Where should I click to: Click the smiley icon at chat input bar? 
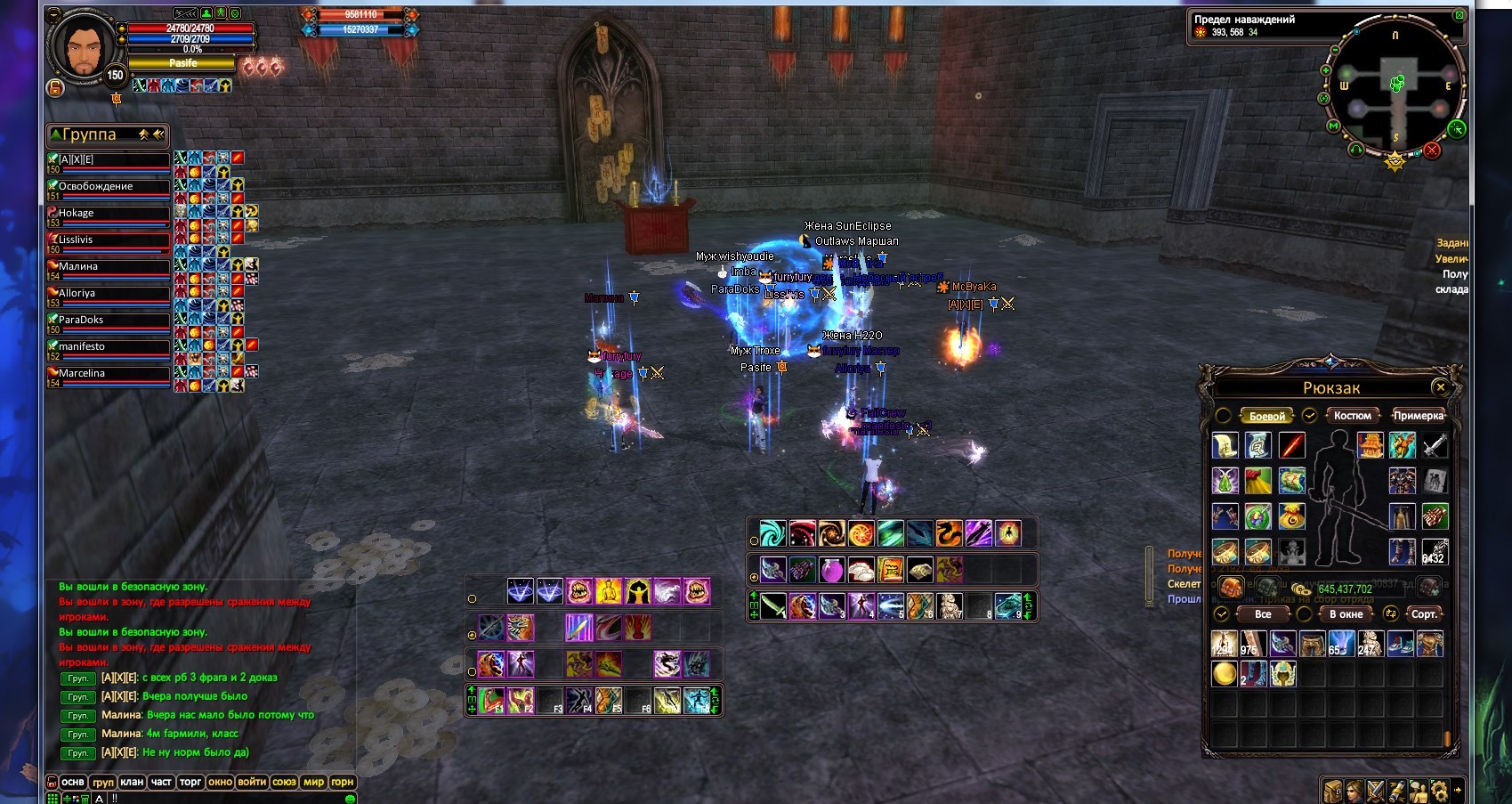click(350, 799)
